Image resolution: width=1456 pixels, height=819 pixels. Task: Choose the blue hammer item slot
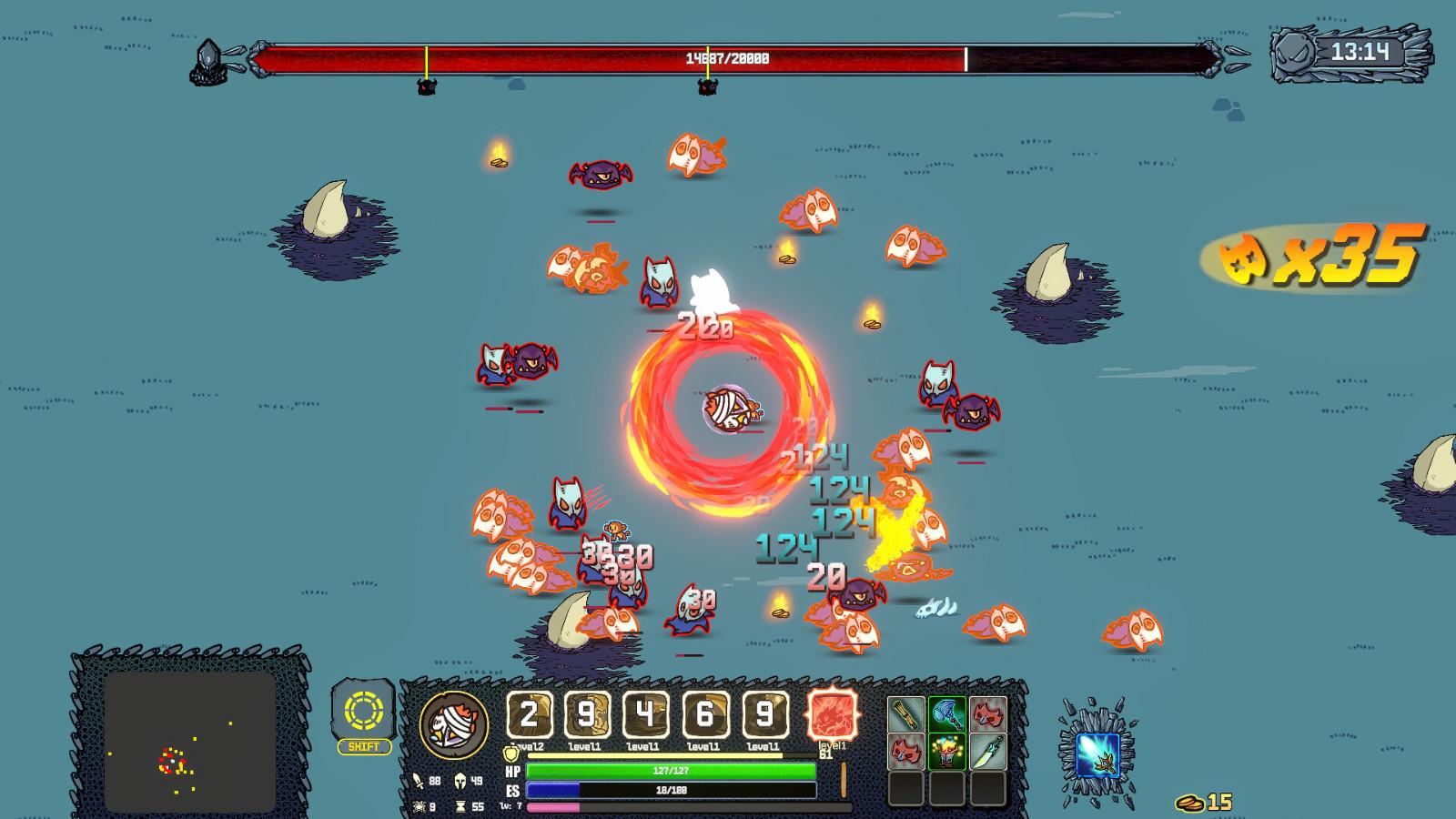946,715
